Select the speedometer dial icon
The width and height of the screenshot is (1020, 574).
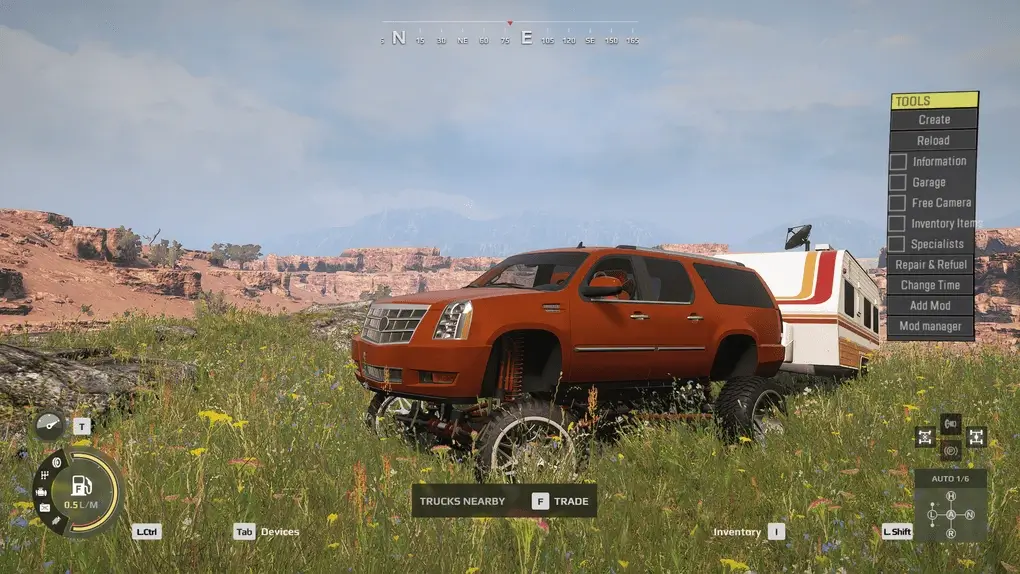click(x=49, y=425)
